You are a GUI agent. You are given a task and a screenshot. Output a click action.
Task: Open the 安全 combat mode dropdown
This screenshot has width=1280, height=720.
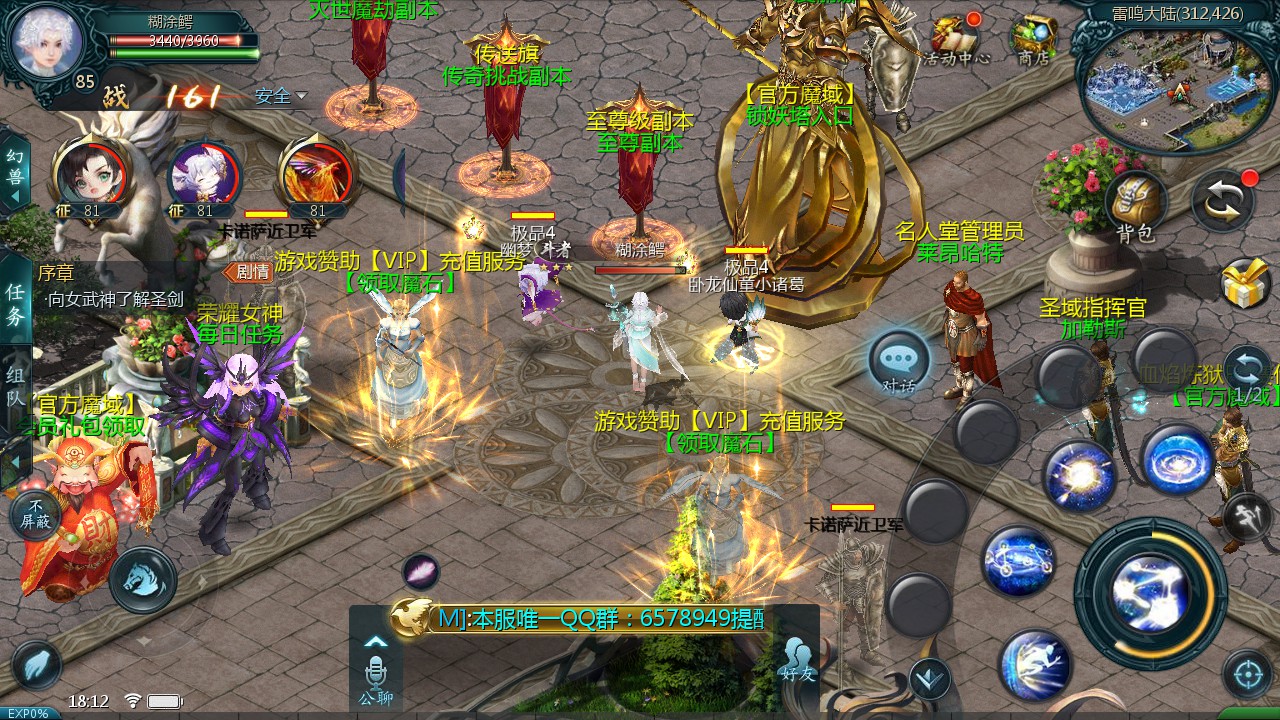pos(280,97)
